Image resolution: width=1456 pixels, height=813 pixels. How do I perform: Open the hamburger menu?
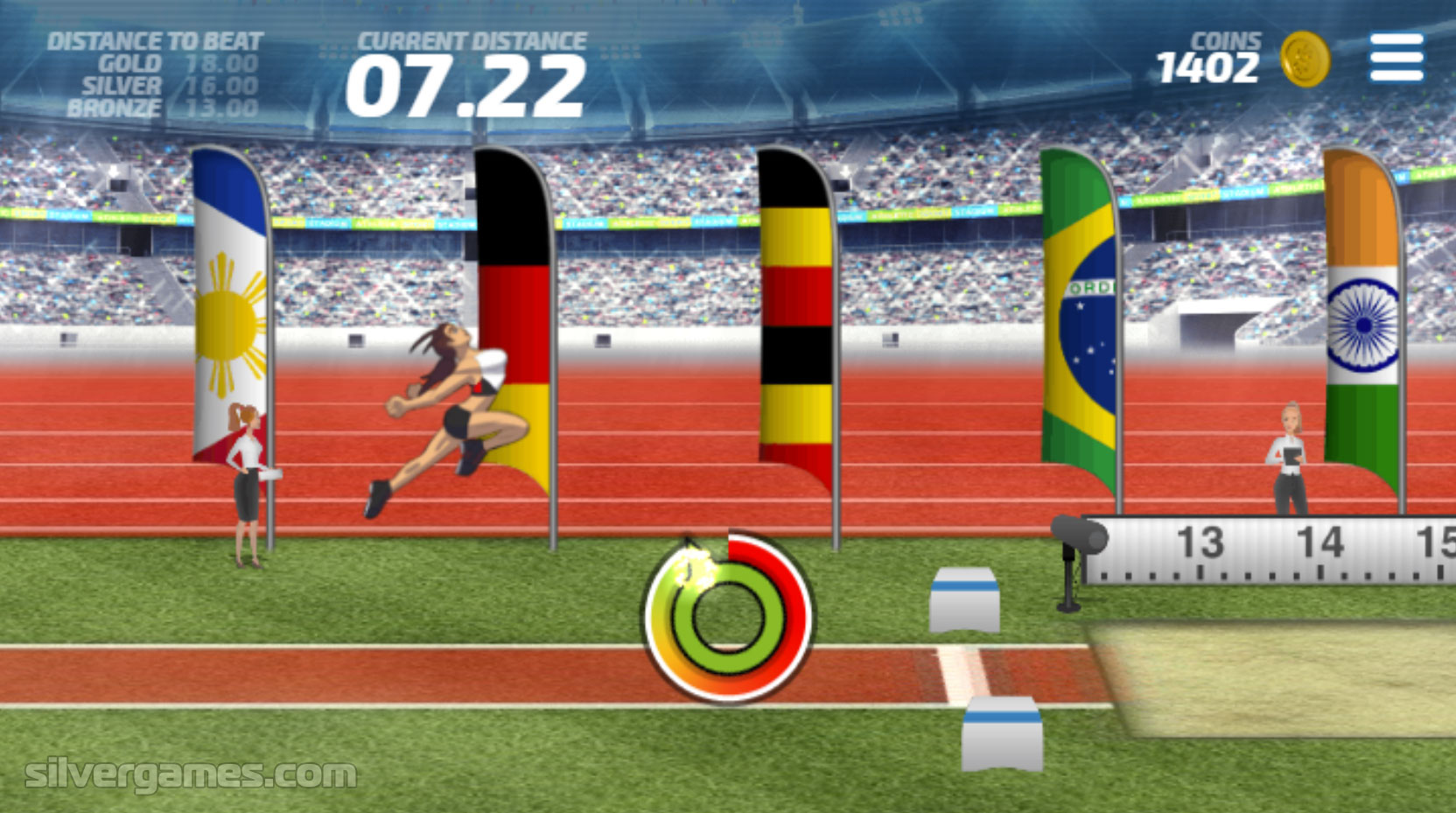point(1396,58)
